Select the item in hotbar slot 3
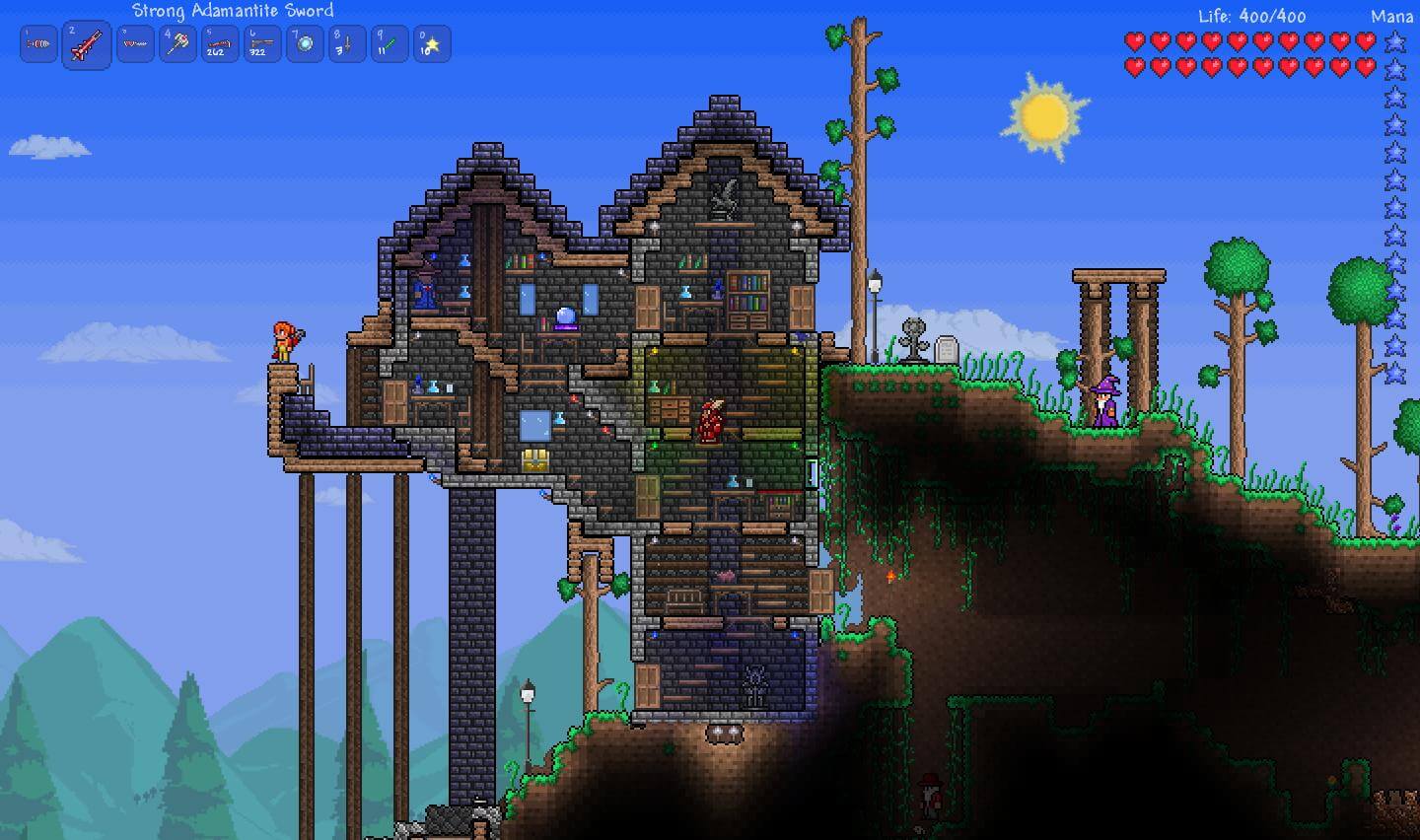The height and width of the screenshot is (840, 1420). click(135, 43)
